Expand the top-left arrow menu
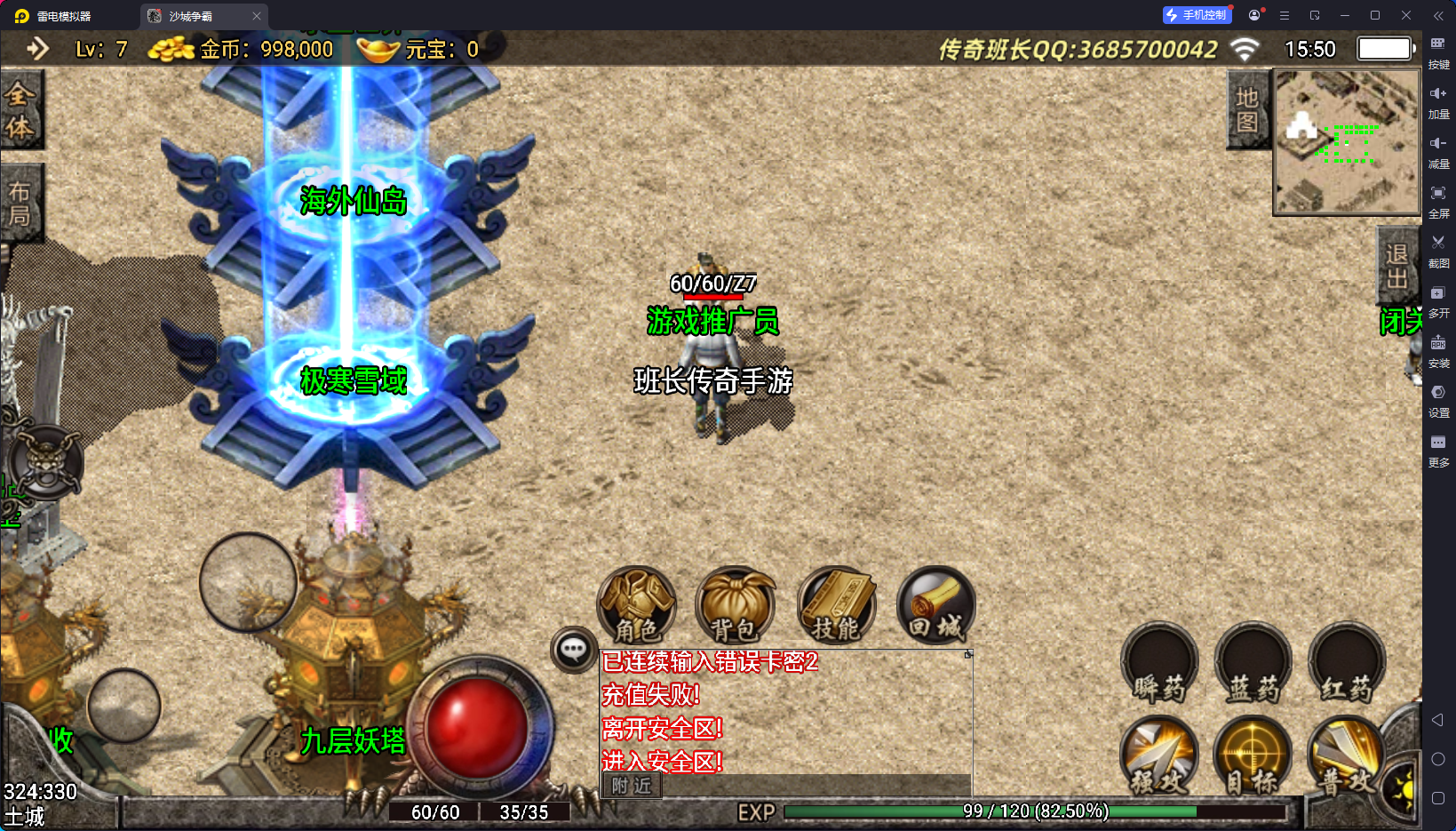 click(37, 48)
